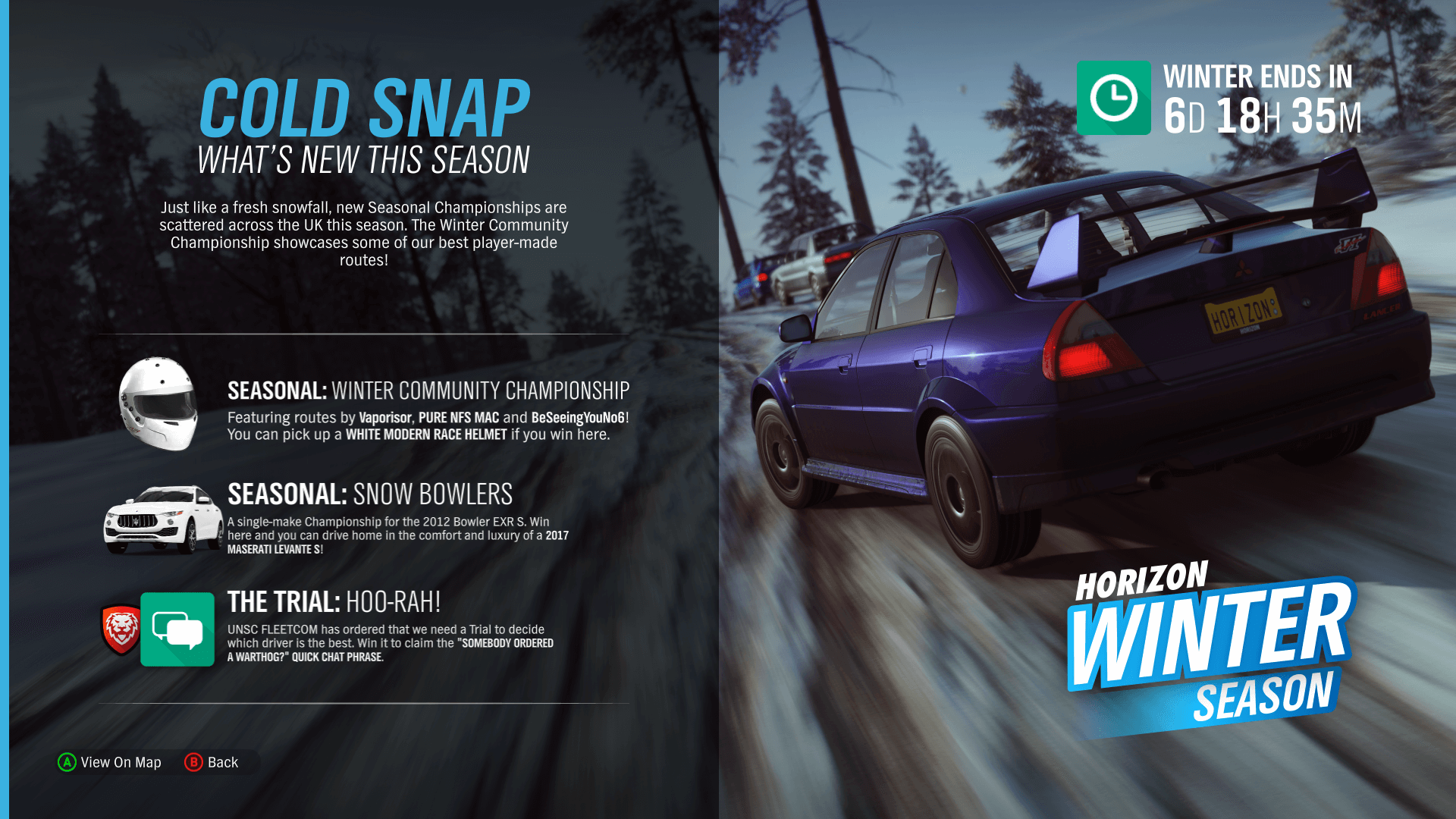The width and height of the screenshot is (1456, 819).
Task: Select the Snow Bowlers championship entry
Action: [x=369, y=494]
